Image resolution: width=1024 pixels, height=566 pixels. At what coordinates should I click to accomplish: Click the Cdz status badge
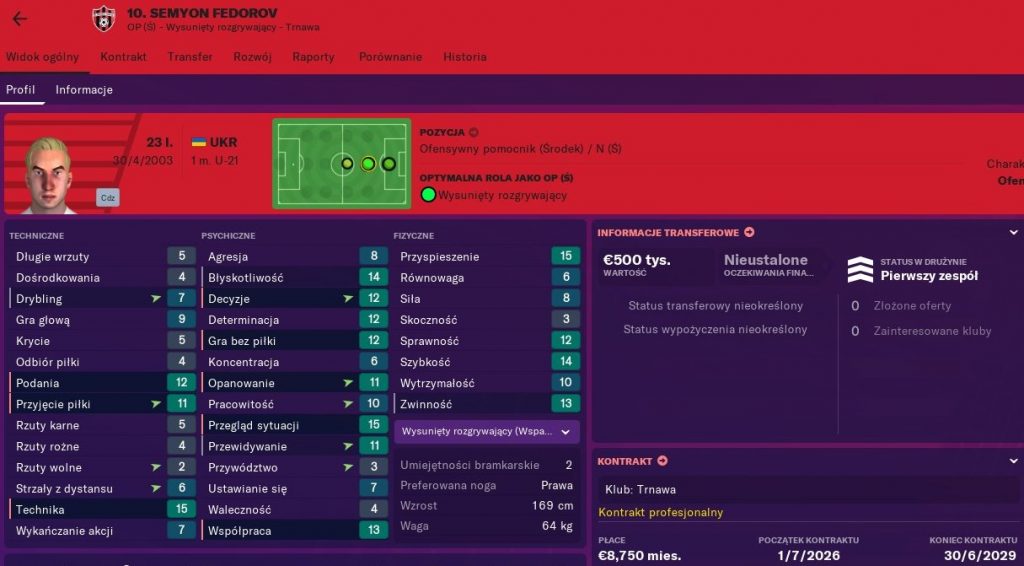click(x=108, y=198)
